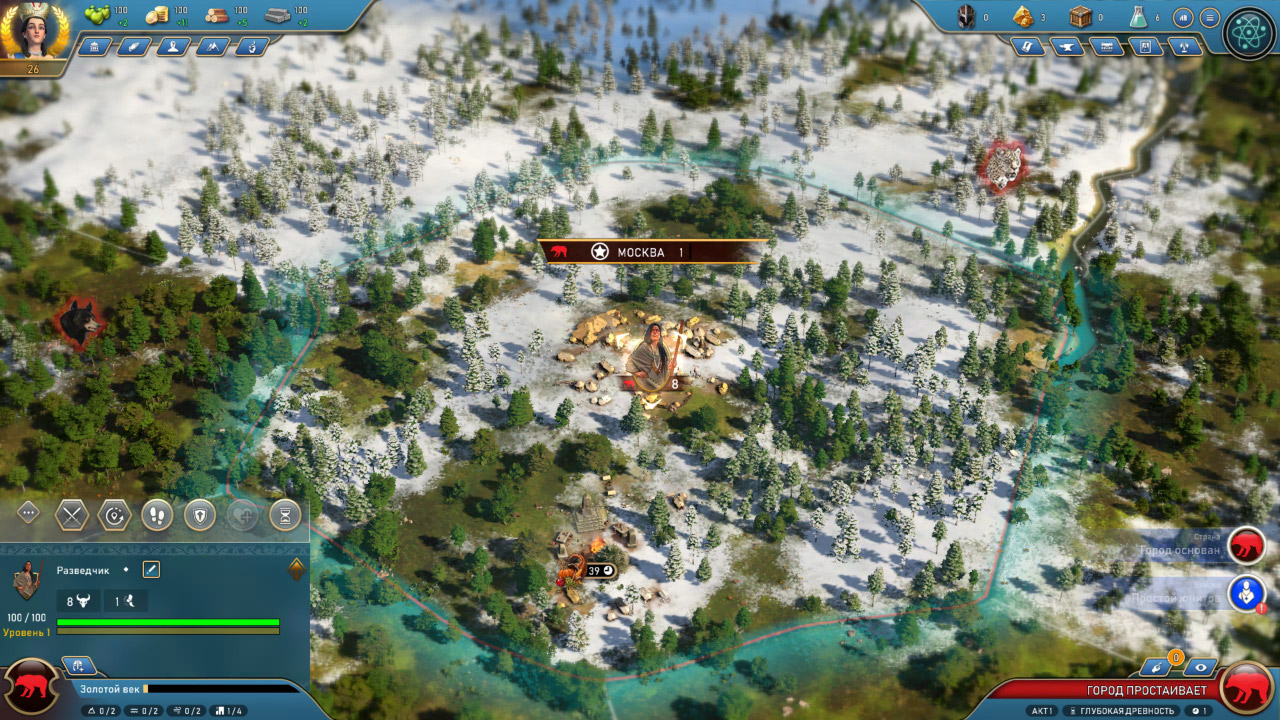This screenshot has width=1280, height=720.
Task: Open the feather quill menu button
Action: [133, 46]
